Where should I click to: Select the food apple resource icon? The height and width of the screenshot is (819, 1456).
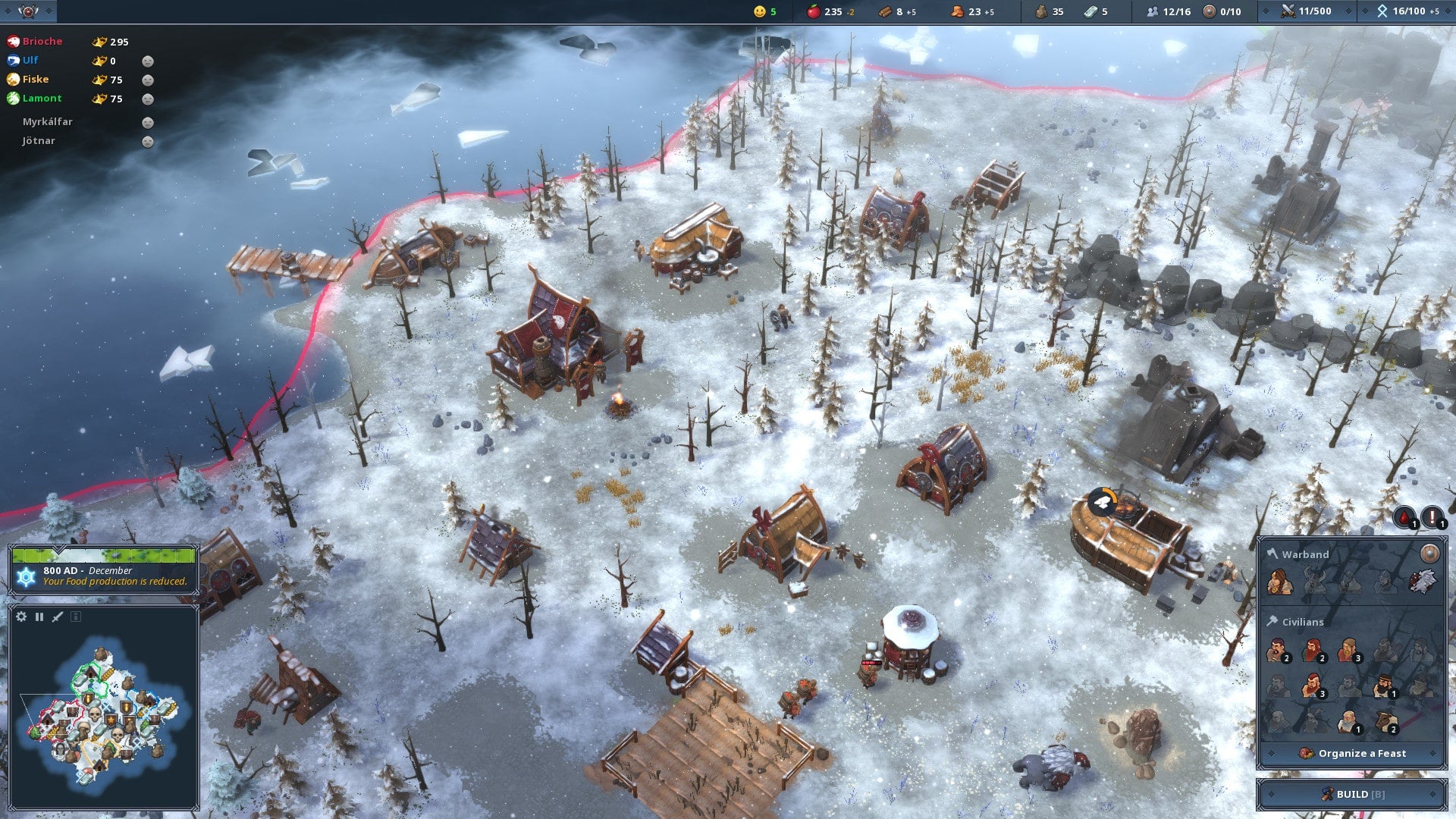pyautogui.click(x=813, y=11)
